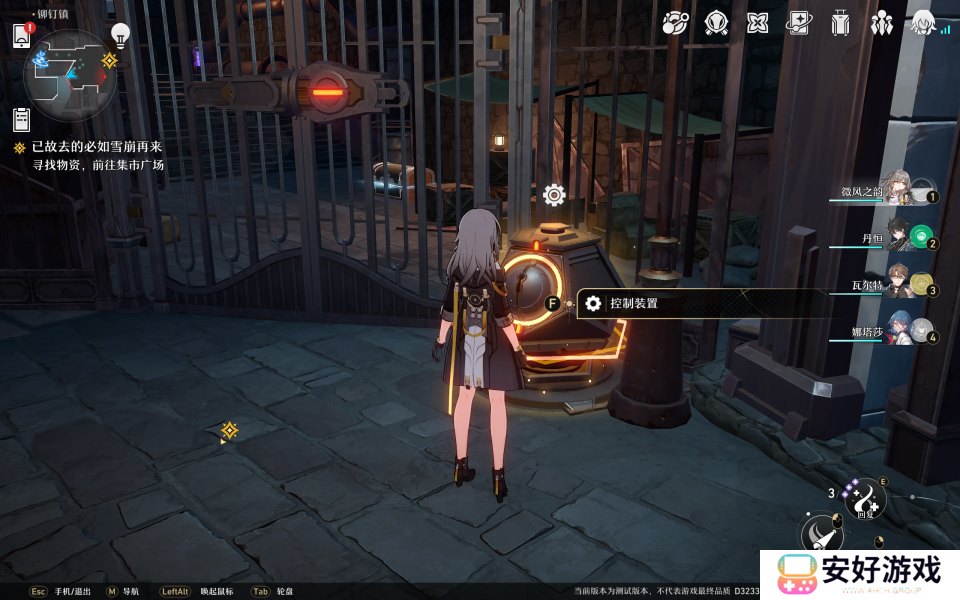Open the phone menu with red alert
960x600 pixels.
click(22, 36)
